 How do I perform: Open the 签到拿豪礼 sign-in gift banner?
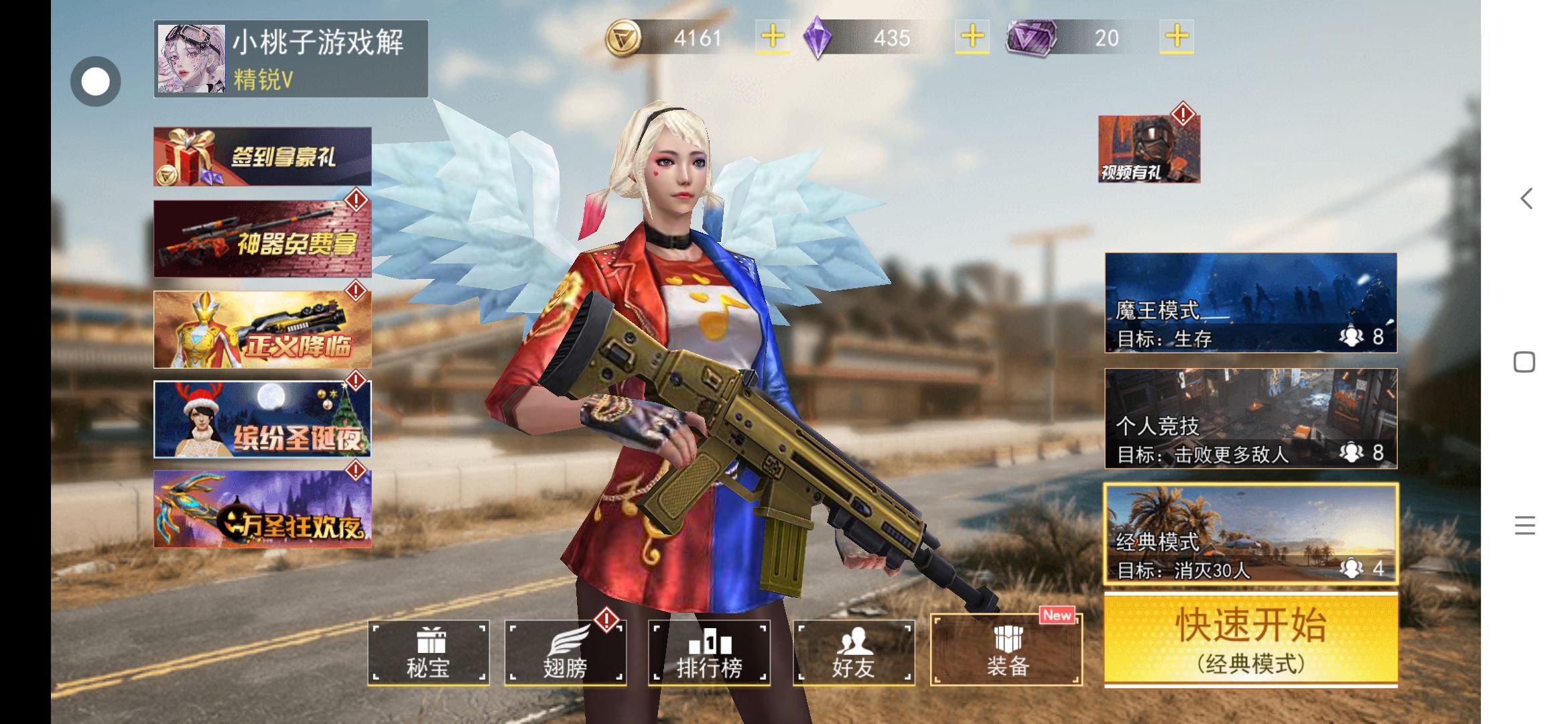[263, 156]
